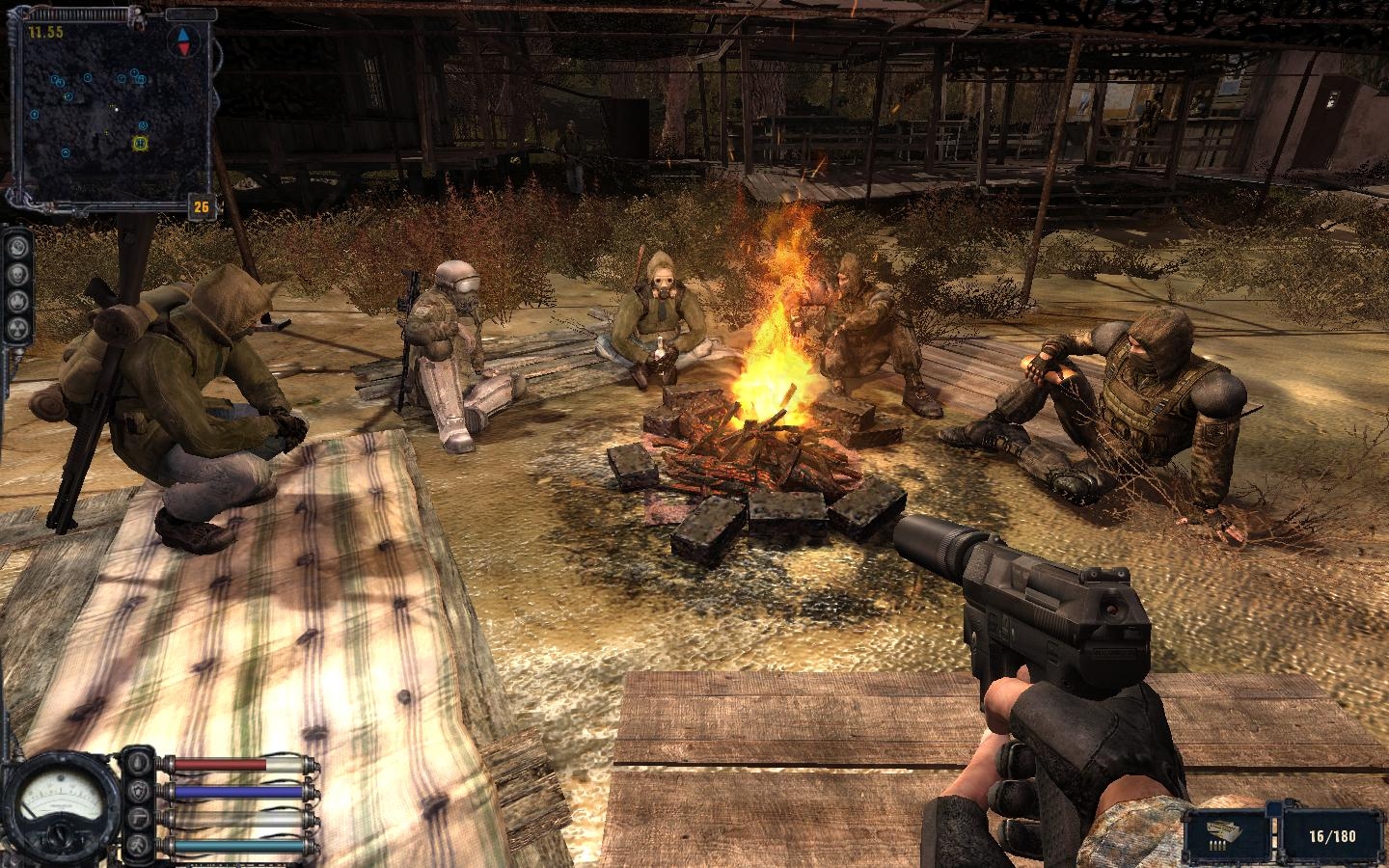Expand the contacts counter showing 26

[201, 205]
